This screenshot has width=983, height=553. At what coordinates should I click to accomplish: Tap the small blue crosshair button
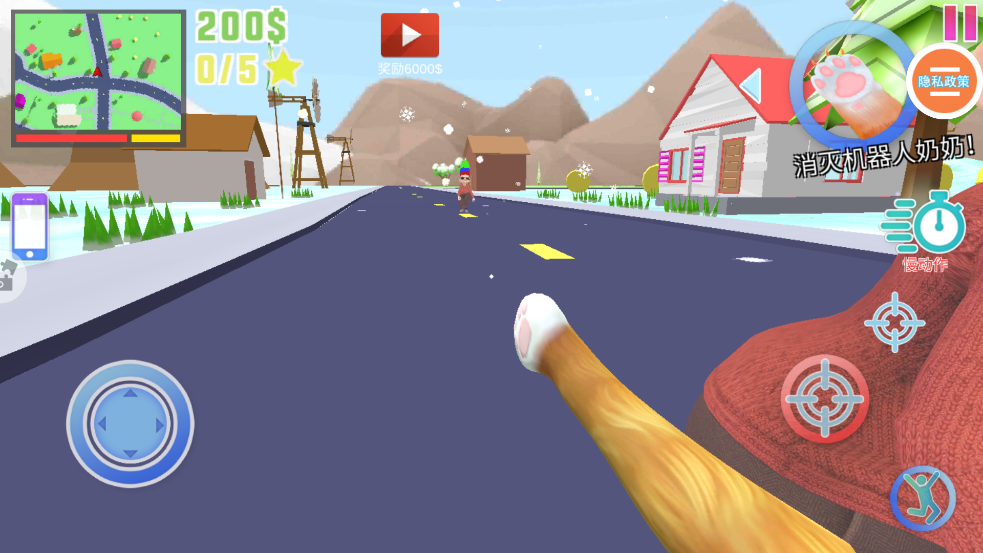(x=894, y=322)
